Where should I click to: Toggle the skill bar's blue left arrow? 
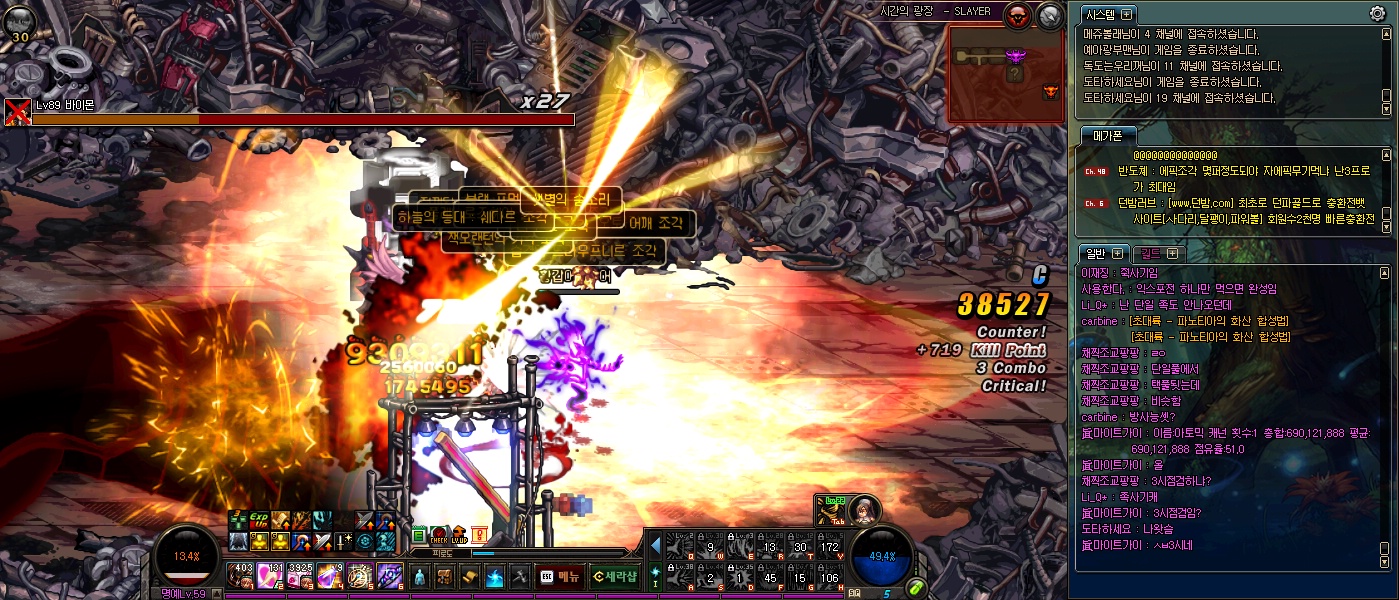click(656, 546)
